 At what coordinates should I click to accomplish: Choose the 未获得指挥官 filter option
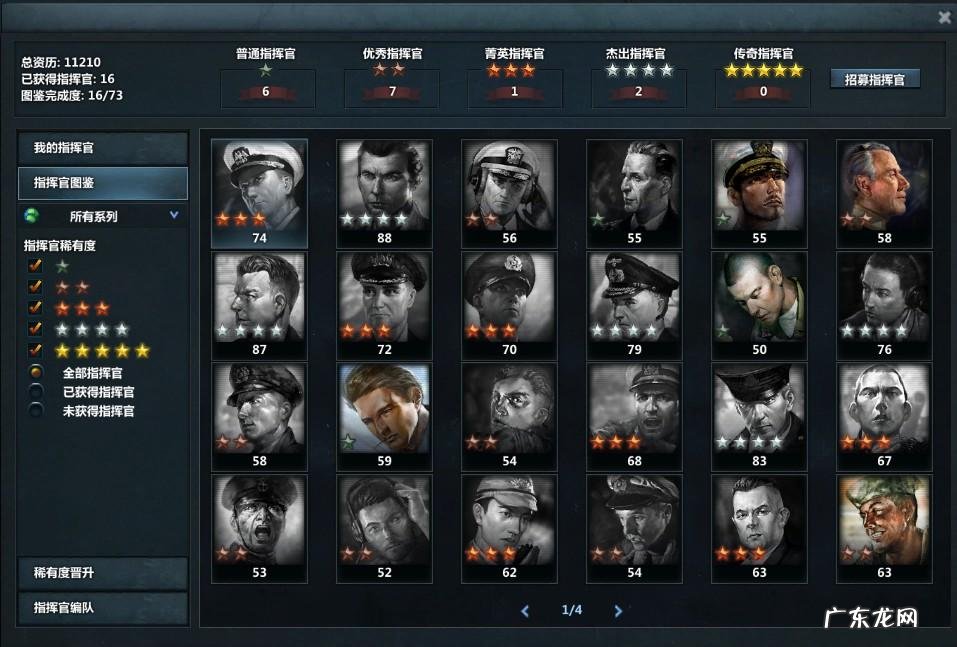36,411
